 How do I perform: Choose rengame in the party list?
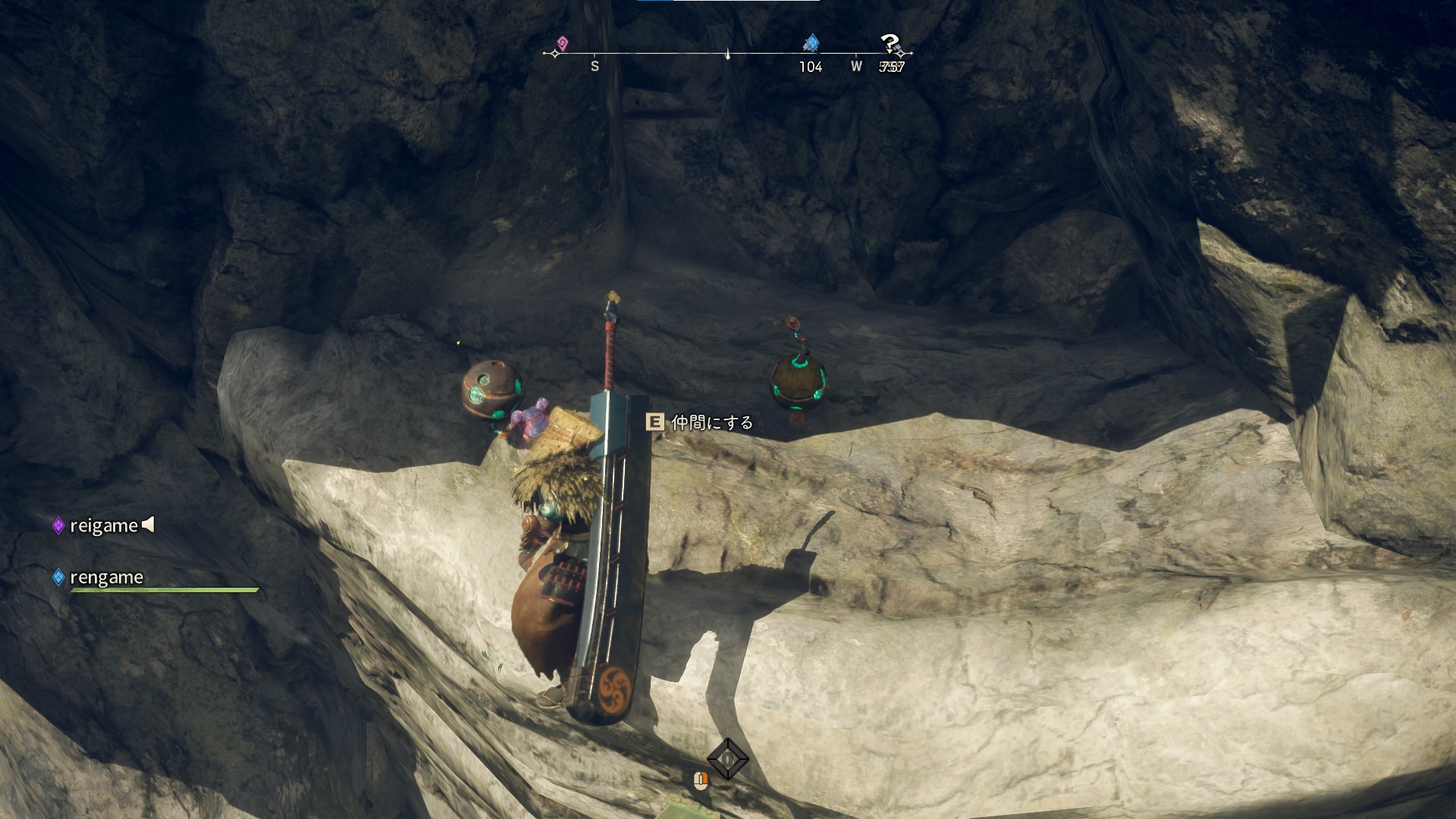click(106, 578)
